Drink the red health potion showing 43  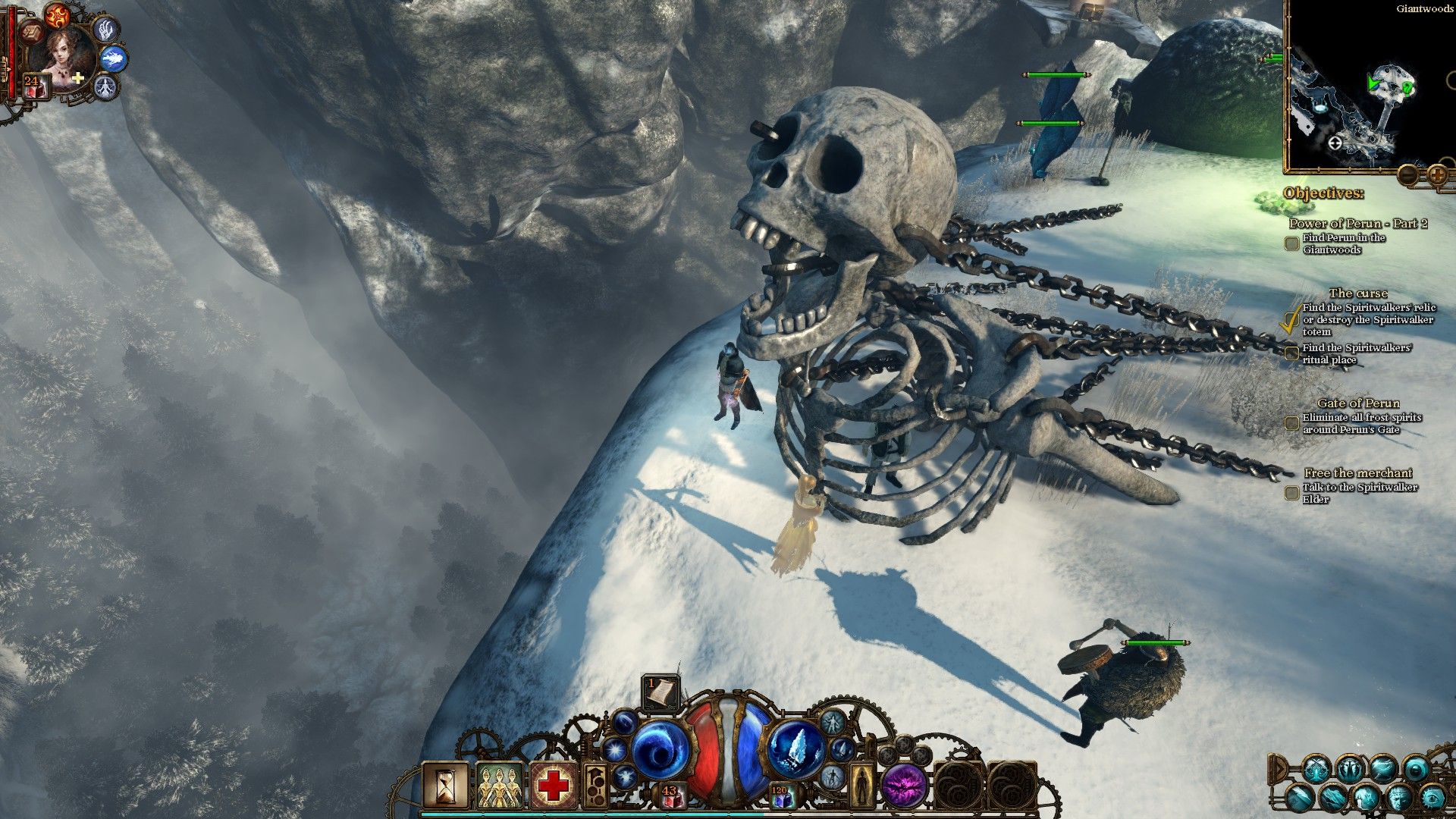(x=670, y=795)
